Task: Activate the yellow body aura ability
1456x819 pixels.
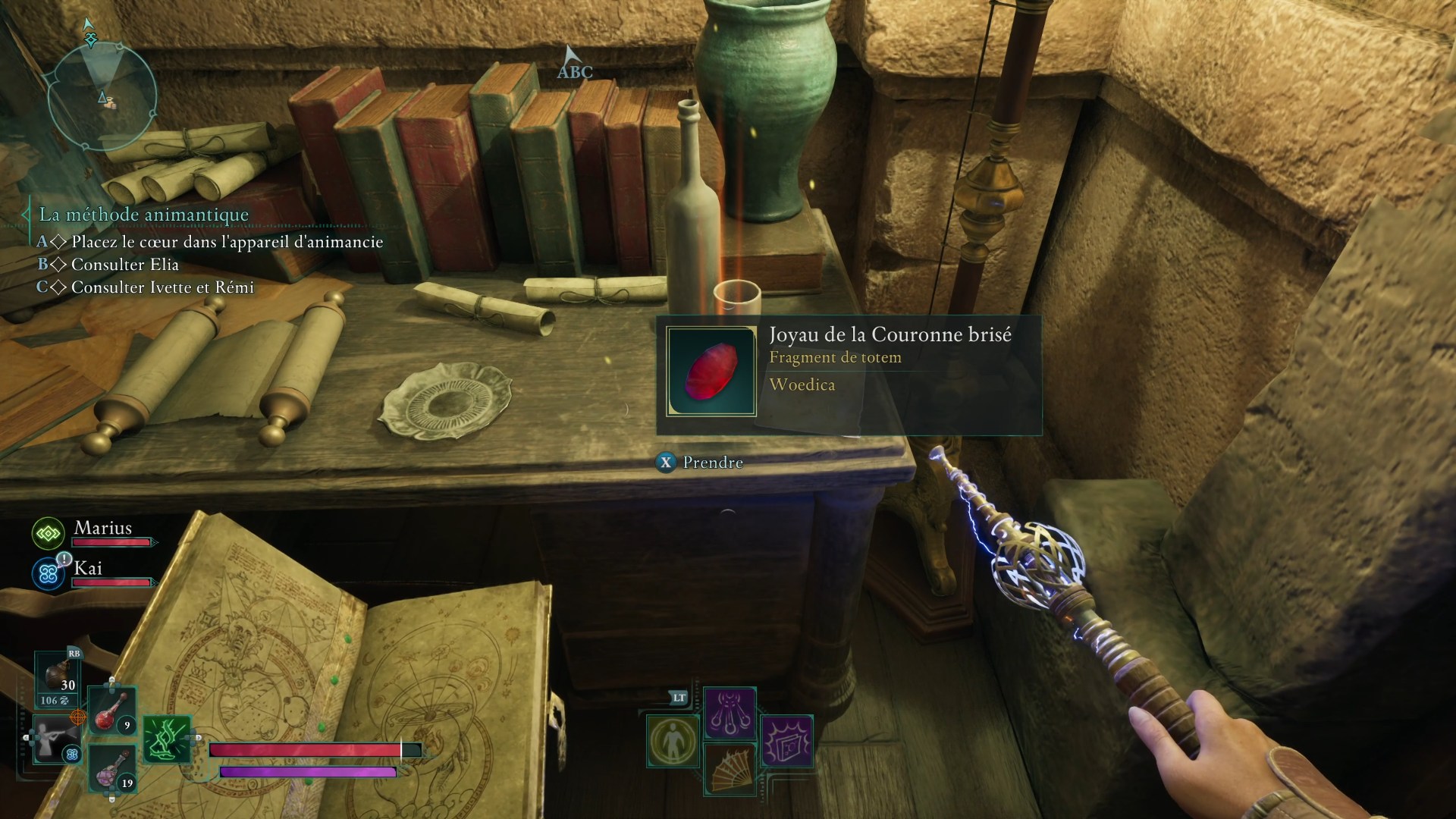Action: (673, 741)
